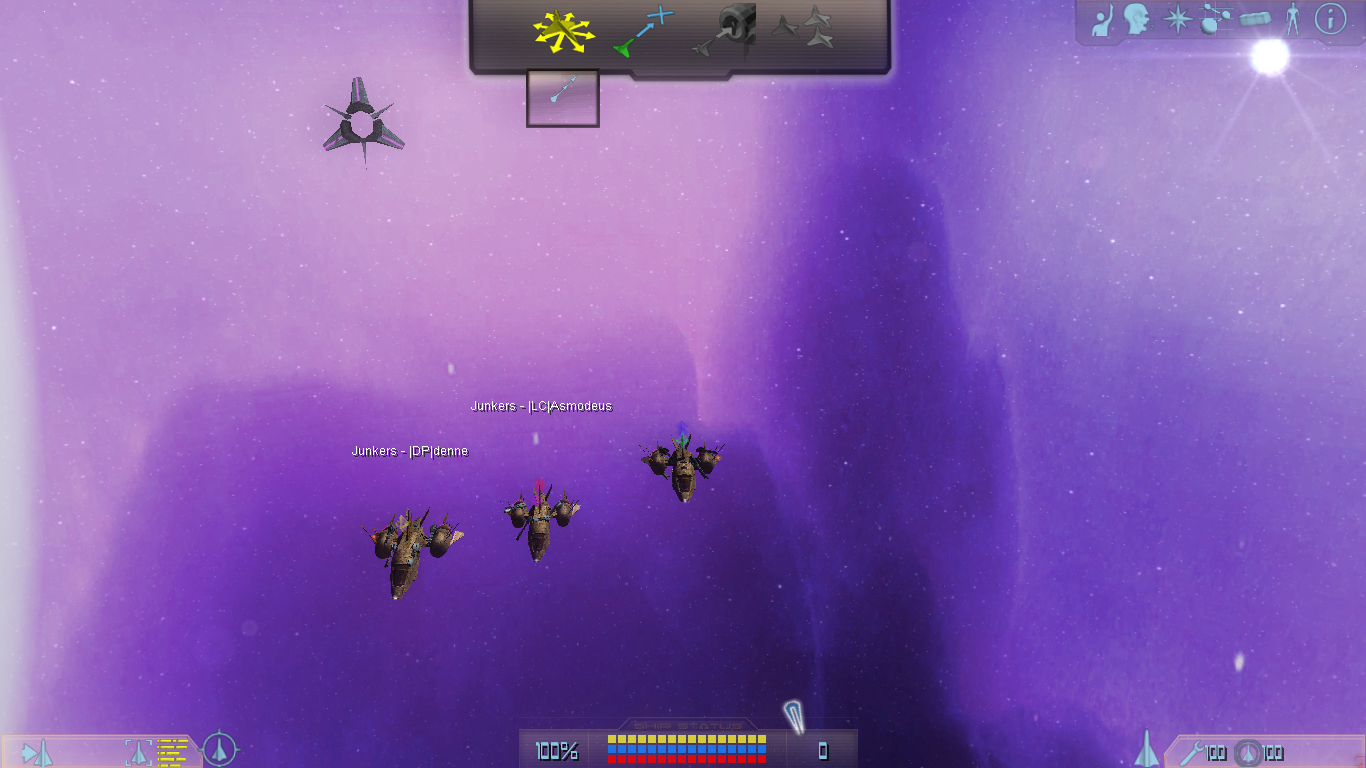This screenshot has width=1366, height=768.
Task: Open the cargo inventory block icon
Action: pyautogui.click(x=1255, y=19)
